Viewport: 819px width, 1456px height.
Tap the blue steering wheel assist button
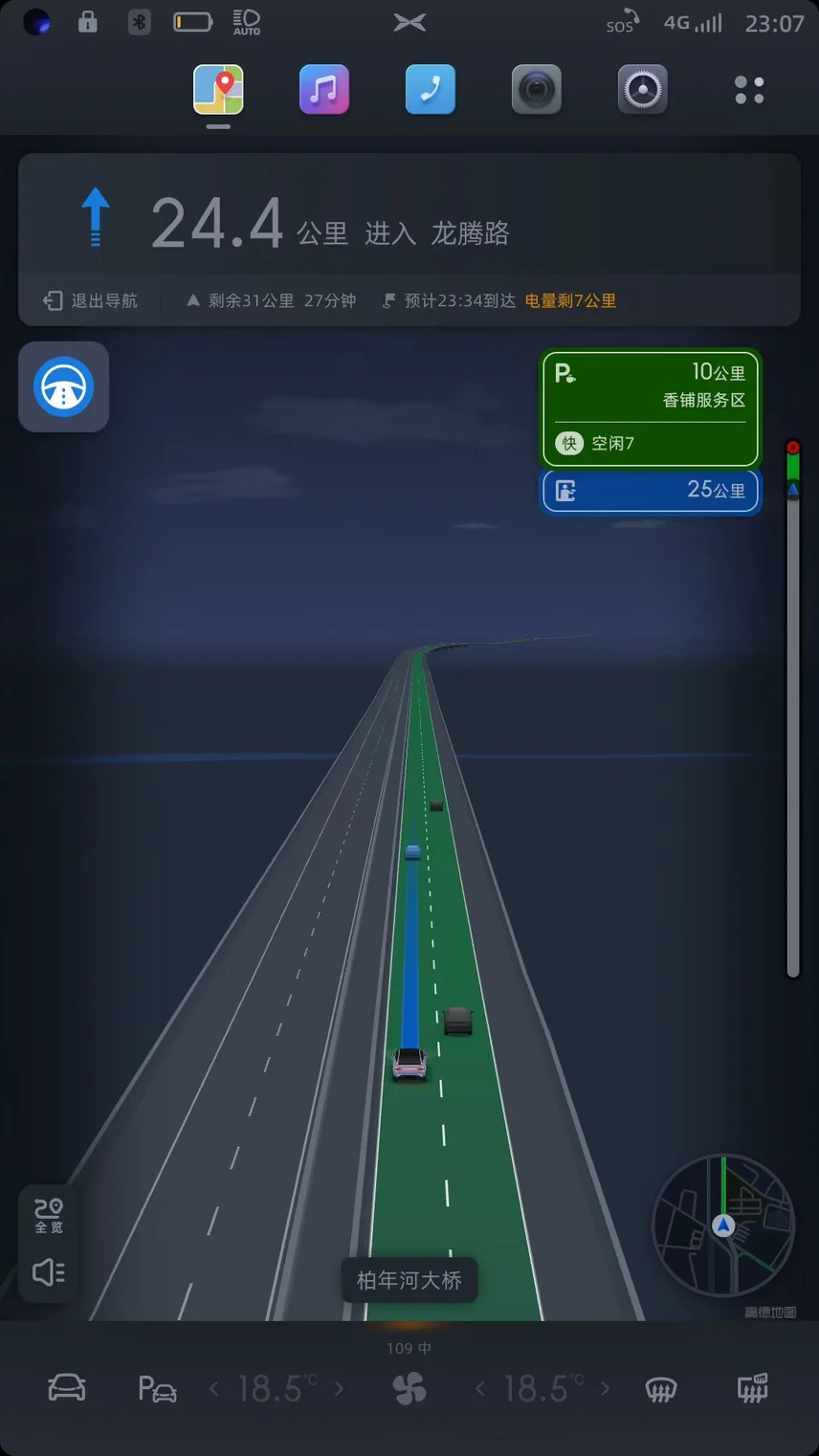[64, 386]
